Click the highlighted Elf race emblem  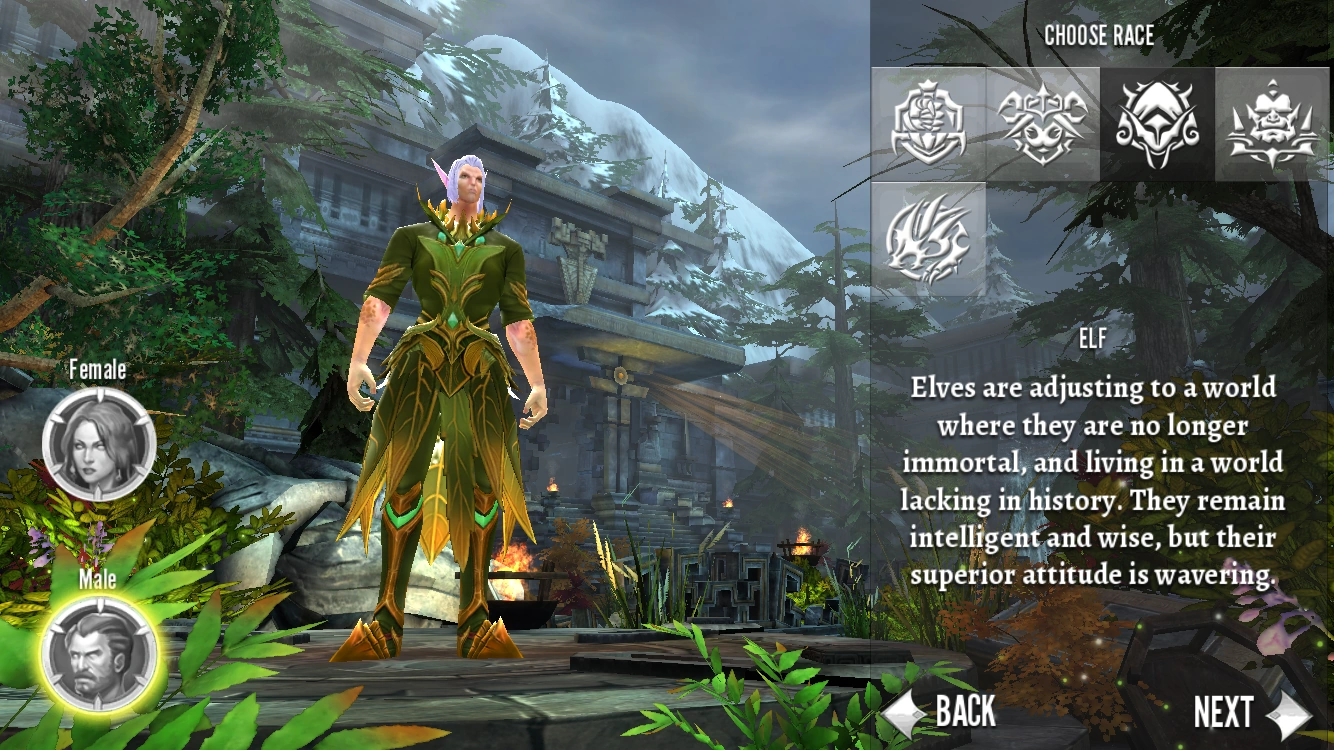pos(1155,123)
